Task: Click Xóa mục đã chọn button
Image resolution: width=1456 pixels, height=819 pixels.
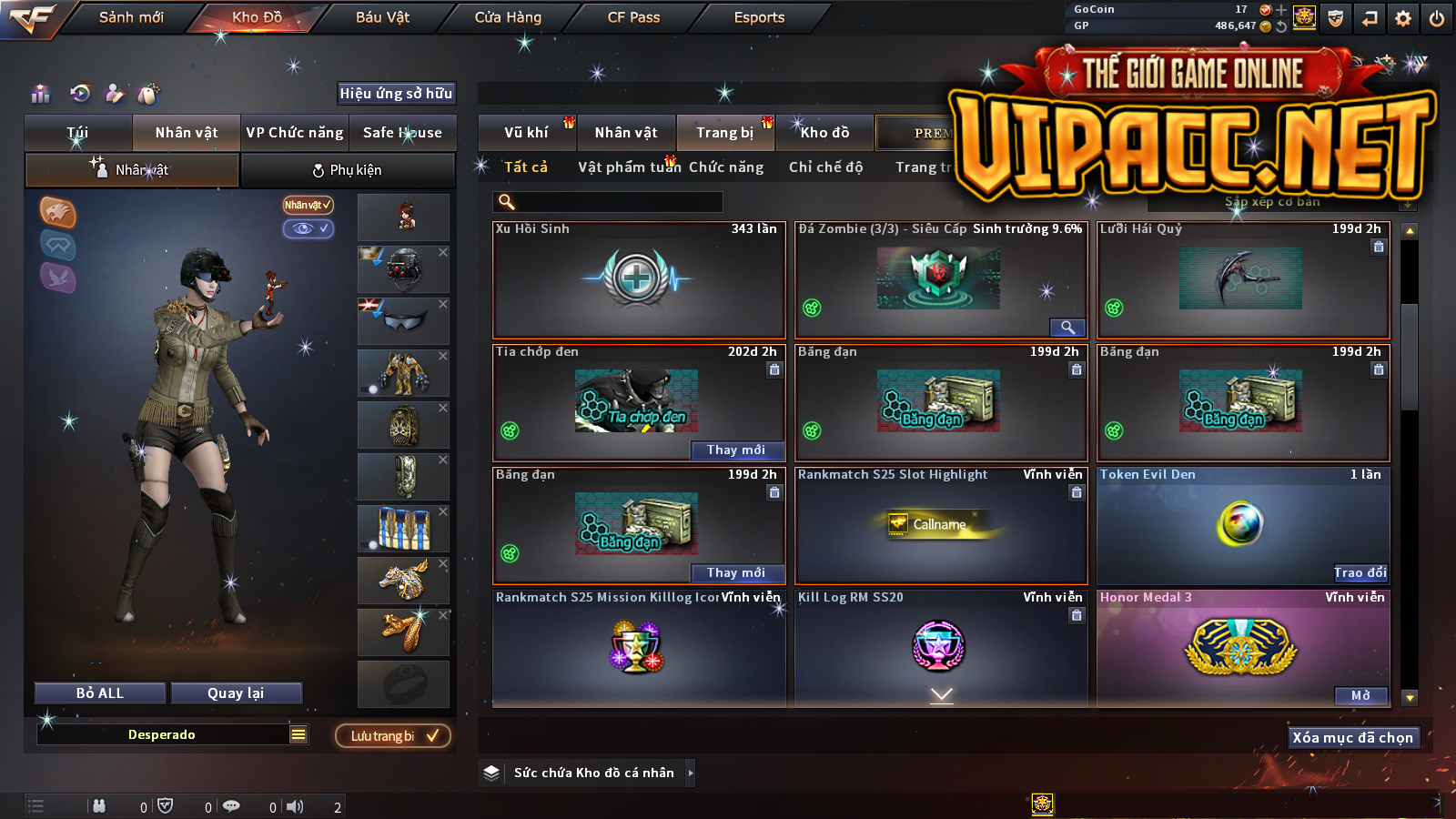Action: coord(1352,738)
